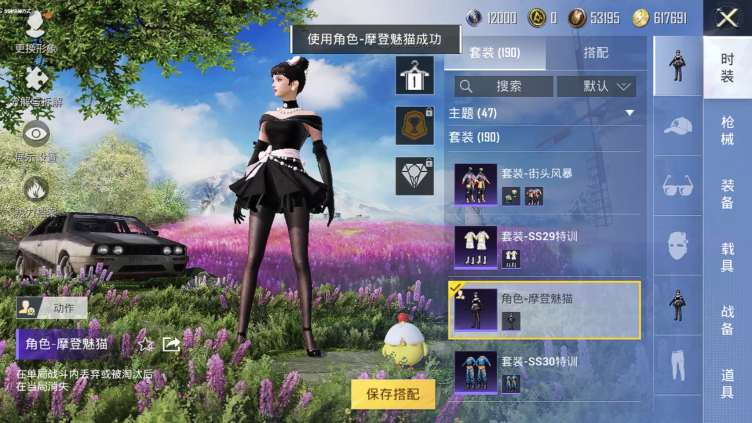Go to the 载具 category tab
The image size is (752, 423).
(x=727, y=255)
